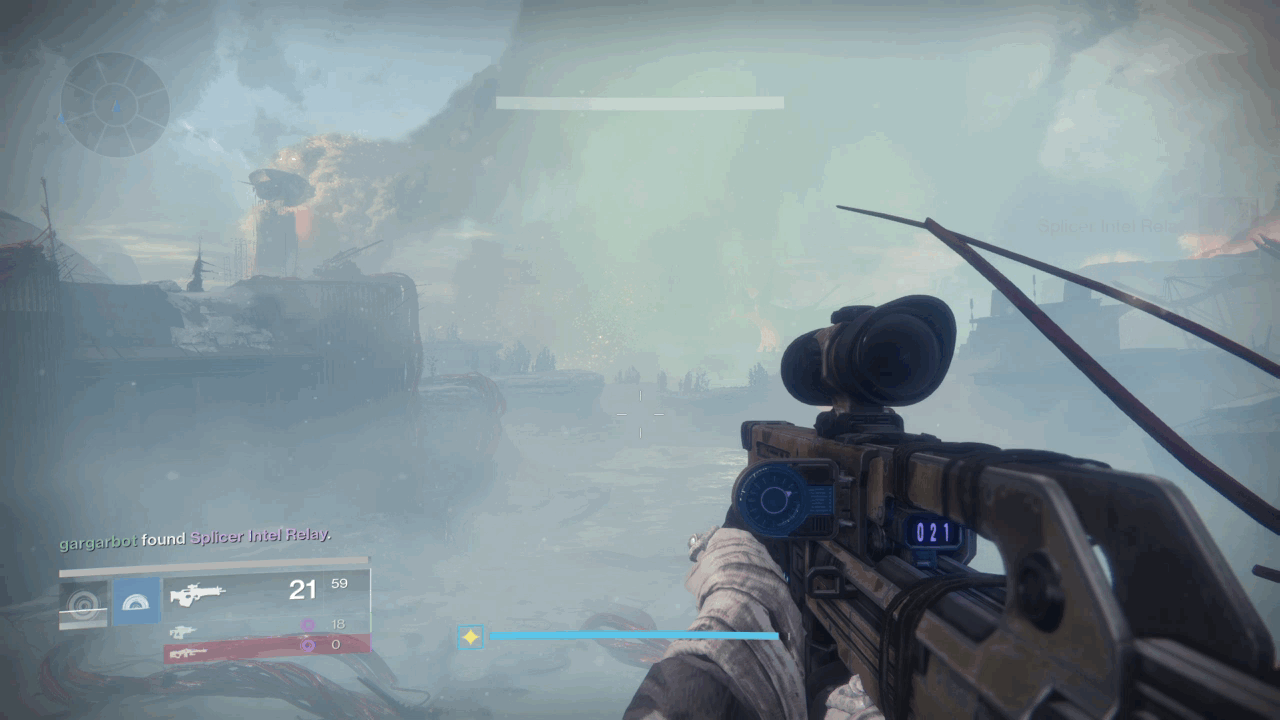The width and height of the screenshot is (1280, 720).
Task: Switch to the special weapon icon
Action: click(182, 631)
